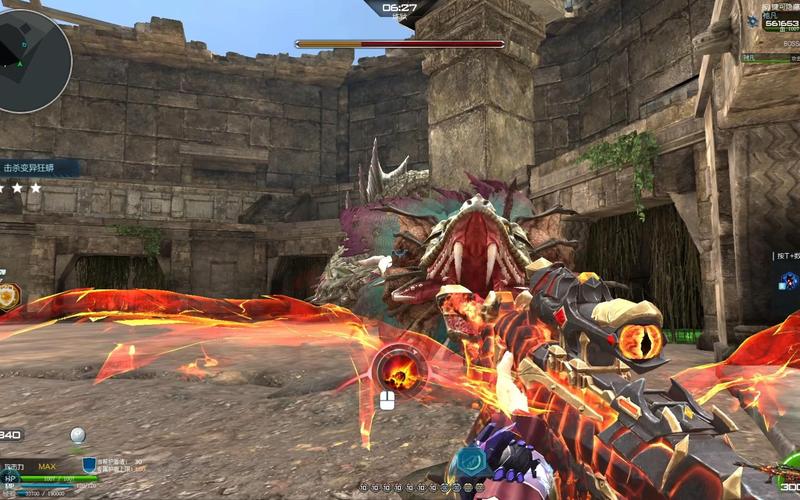The image size is (800, 500).
Task: Click the blue rescue skill icon
Action: click(790, 281)
